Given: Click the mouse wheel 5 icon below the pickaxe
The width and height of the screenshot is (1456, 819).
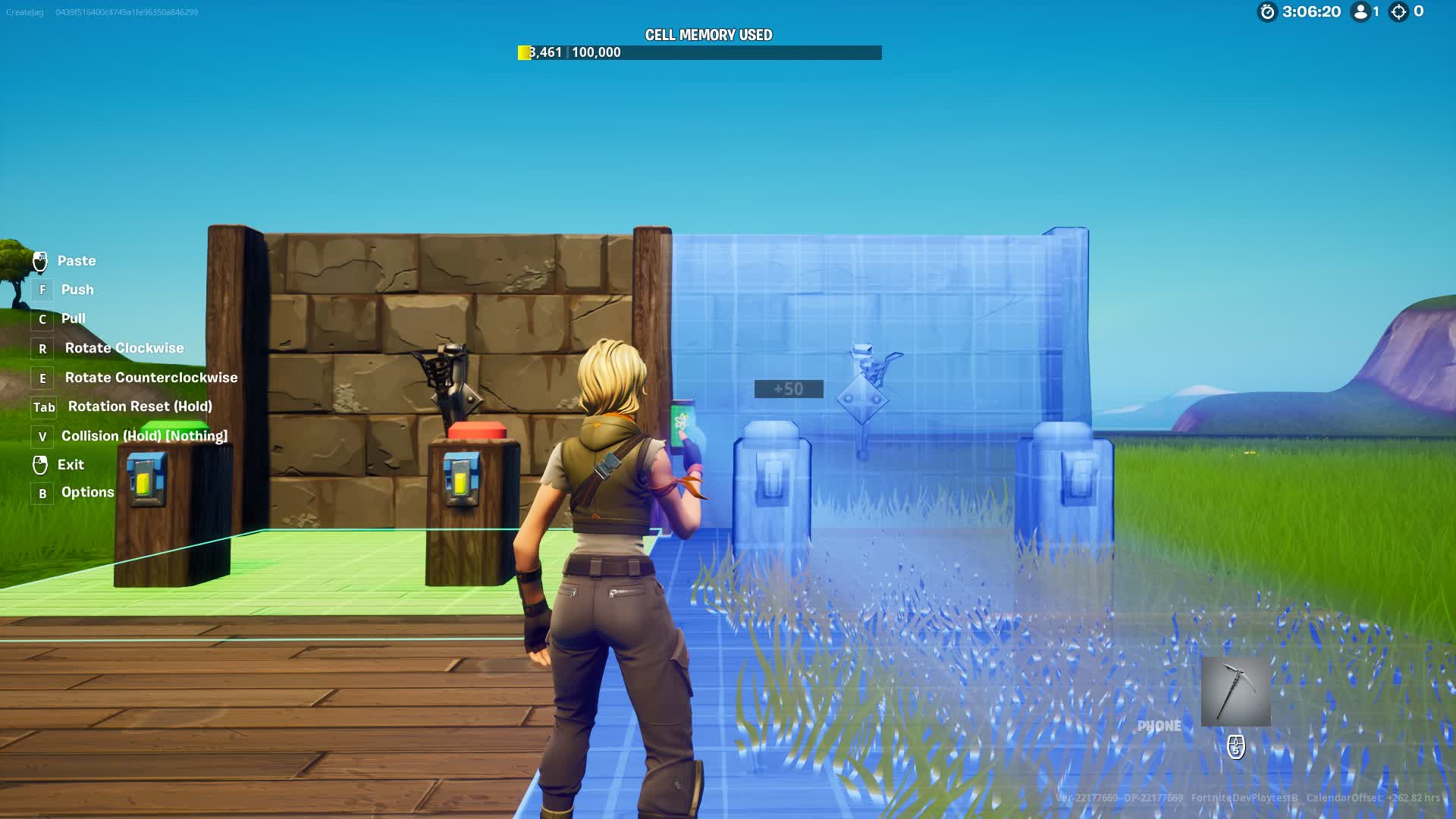Looking at the screenshot, I should tap(1235, 748).
